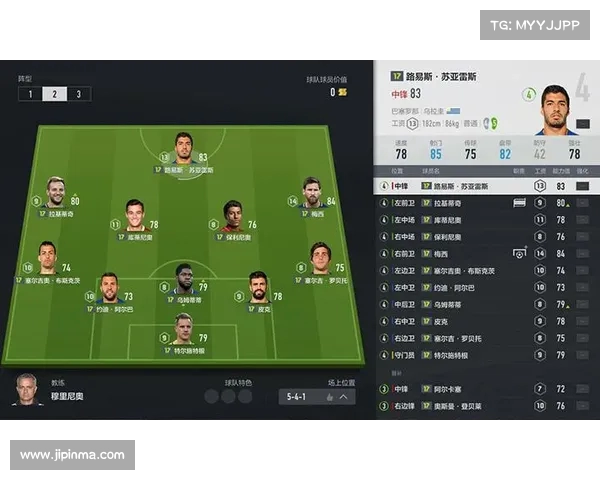Select Jordi Alba in defense
This screenshot has height=480, width=600.
(x=110, y=289)
